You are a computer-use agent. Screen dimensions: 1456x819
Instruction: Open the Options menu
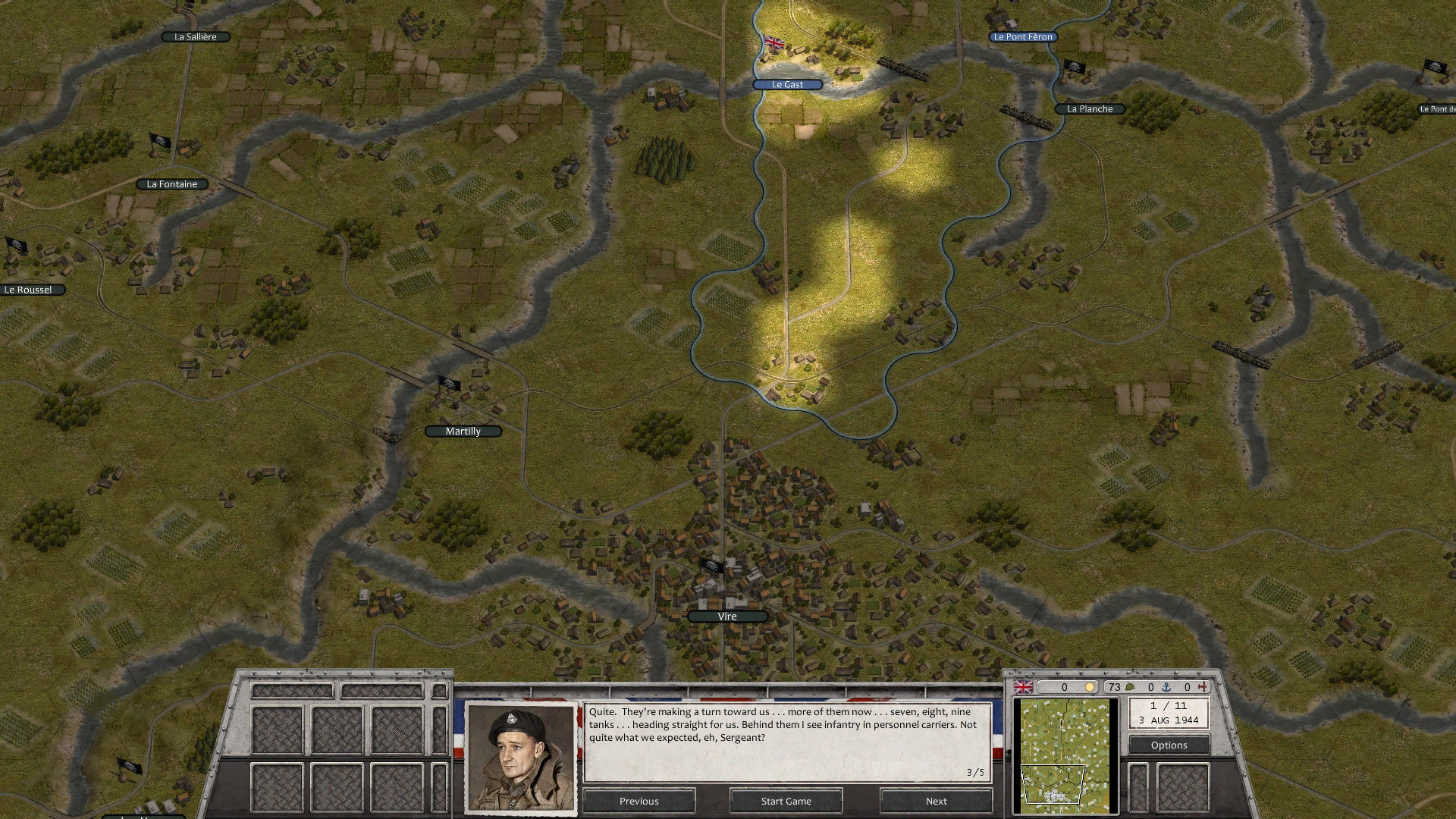(x=1169, y=745)
